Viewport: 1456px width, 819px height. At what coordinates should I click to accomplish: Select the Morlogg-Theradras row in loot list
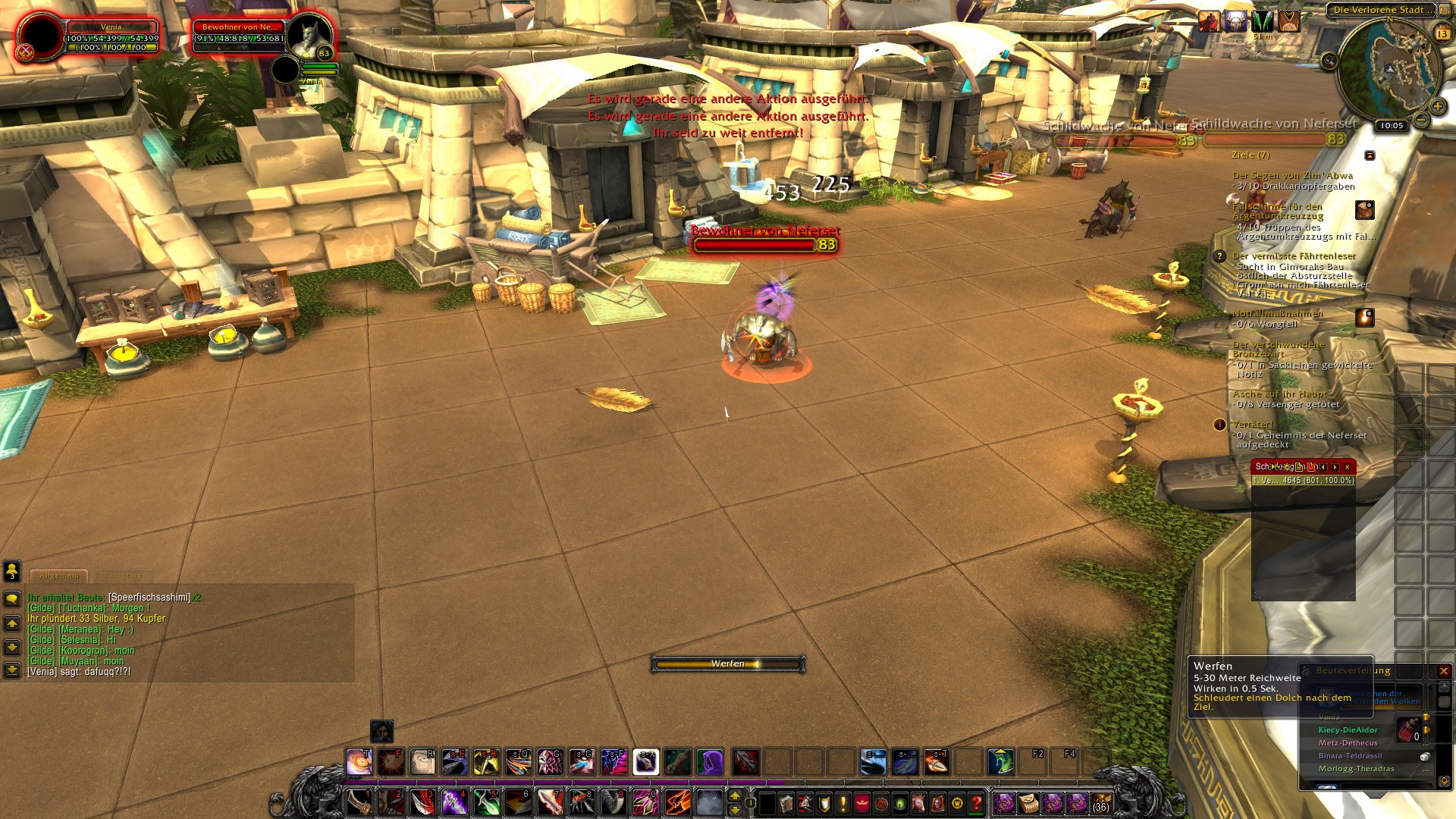1356,769
